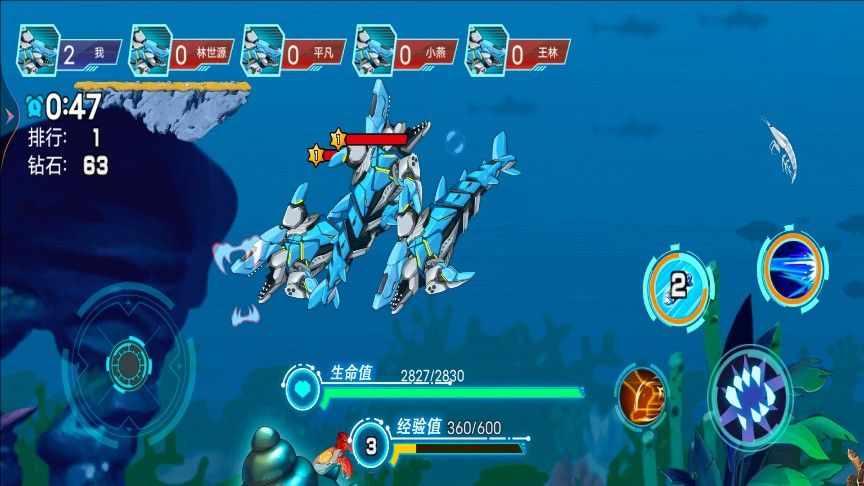The image size is (864, 486).
Task: Trigger the dash skill showing number 2
Action: tap(679, 288)
